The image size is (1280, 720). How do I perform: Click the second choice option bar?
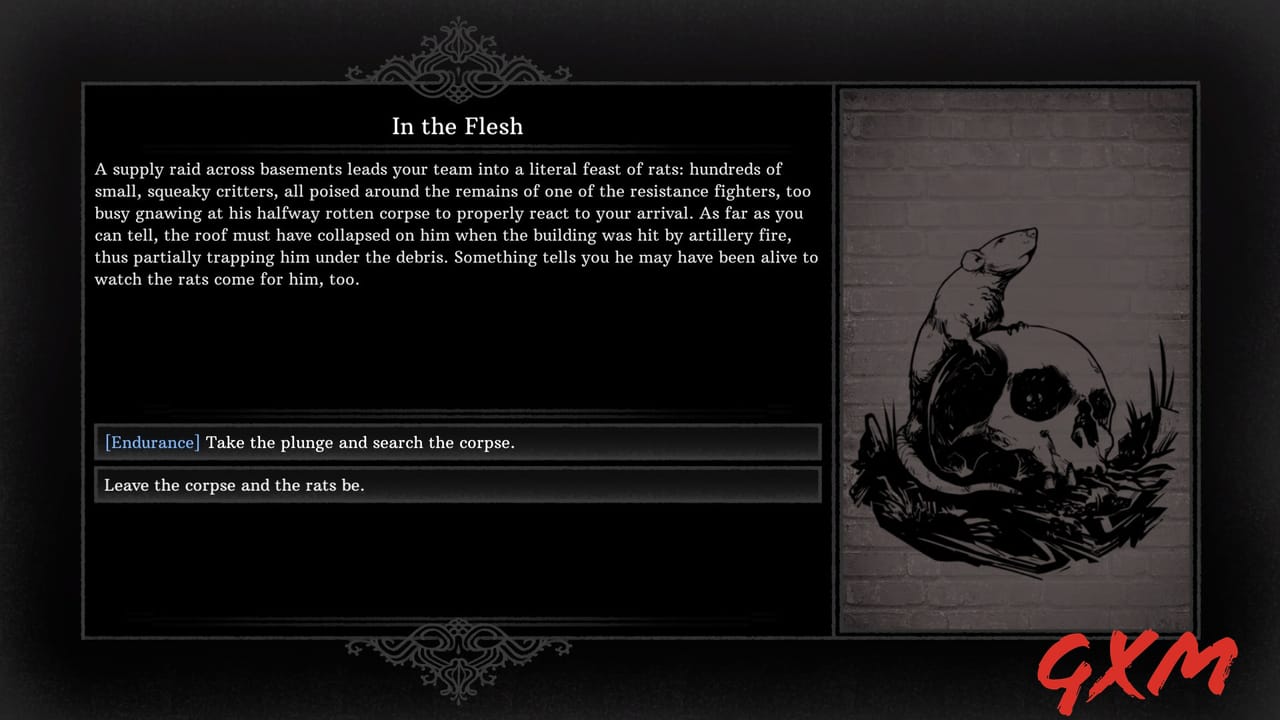[457, 485]
